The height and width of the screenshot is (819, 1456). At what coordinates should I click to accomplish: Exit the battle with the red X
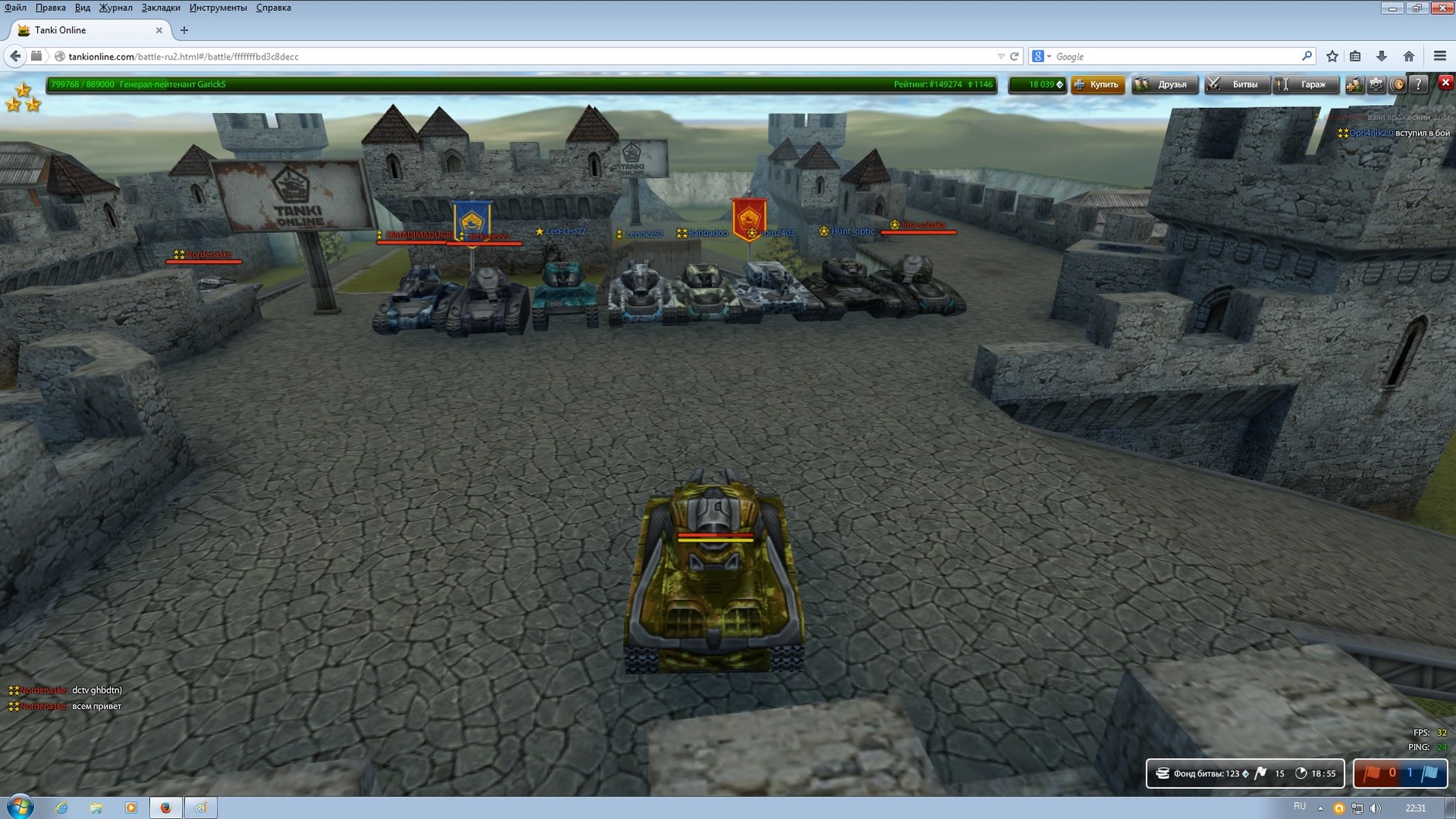[x=1445, y=83]
